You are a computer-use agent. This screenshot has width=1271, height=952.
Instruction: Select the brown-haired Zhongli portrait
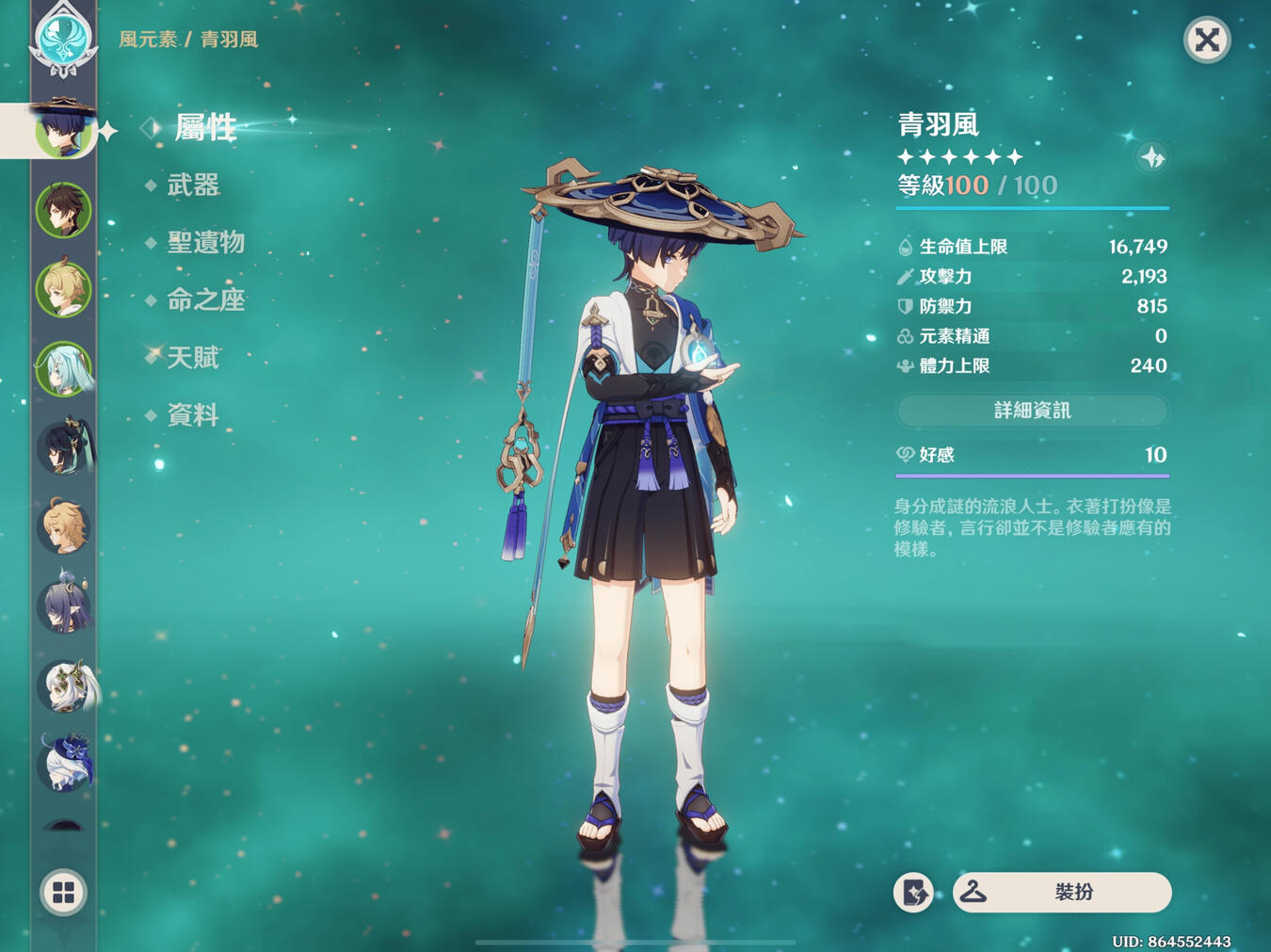[63, 210]
